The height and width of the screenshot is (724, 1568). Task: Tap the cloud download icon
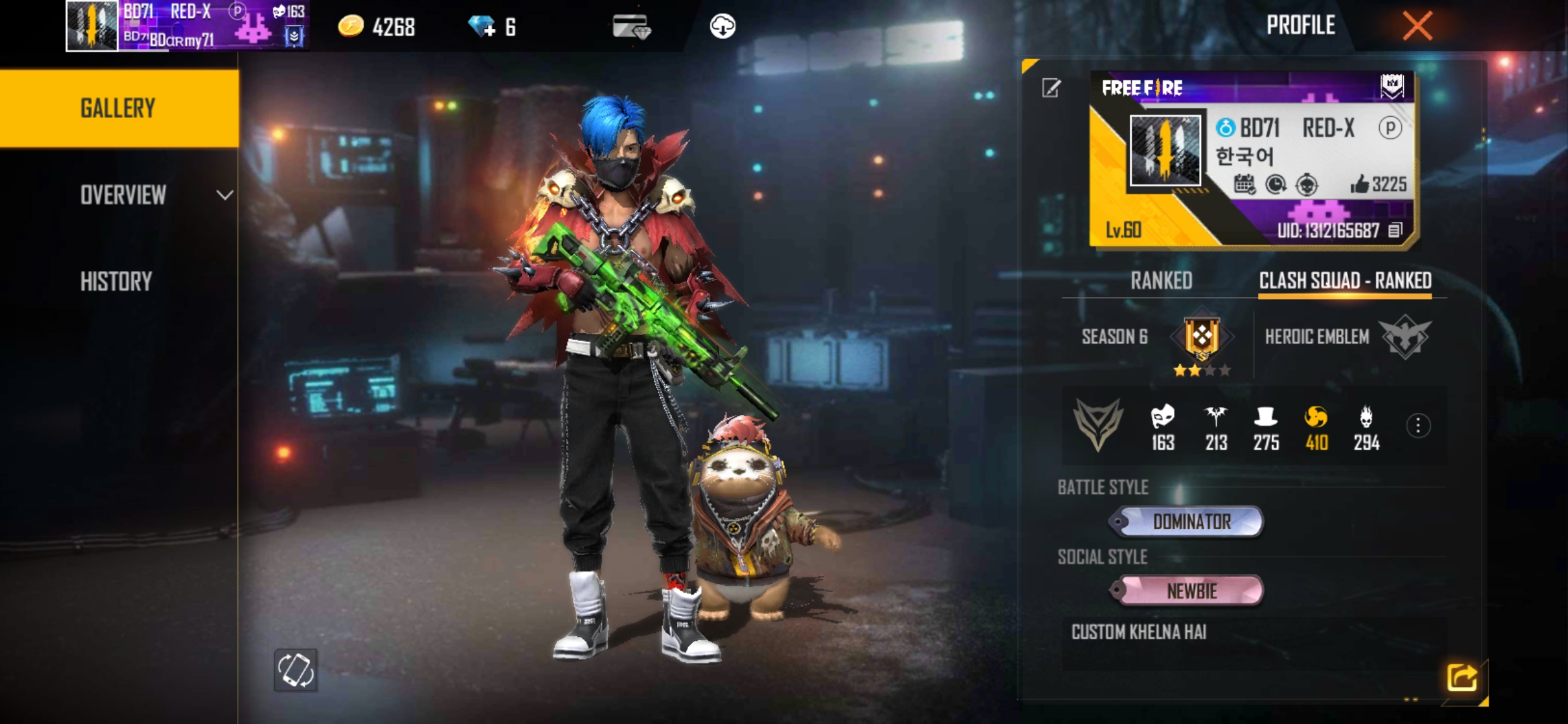[722, 27]
